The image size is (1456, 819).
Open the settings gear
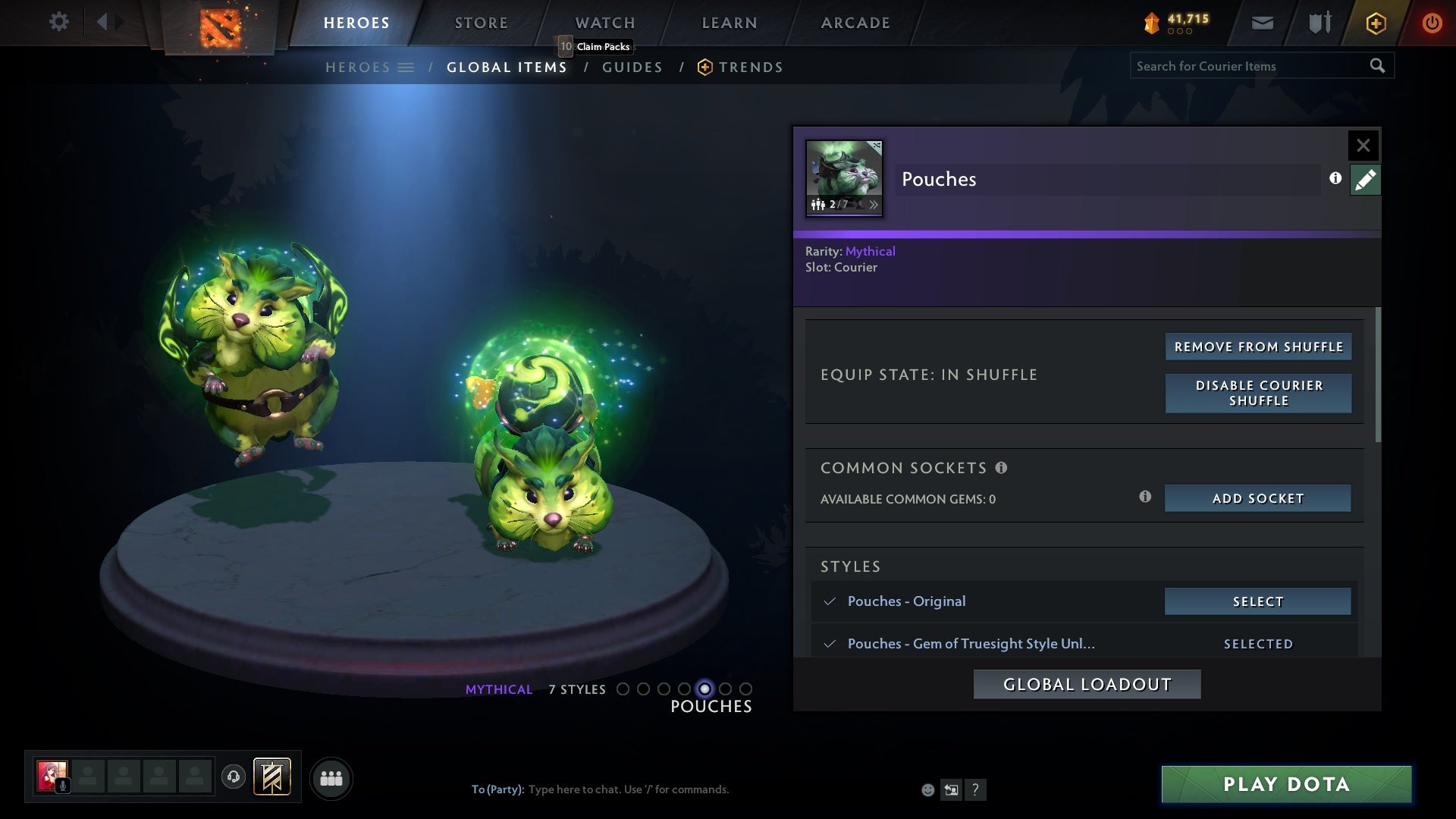pos(59,22)
